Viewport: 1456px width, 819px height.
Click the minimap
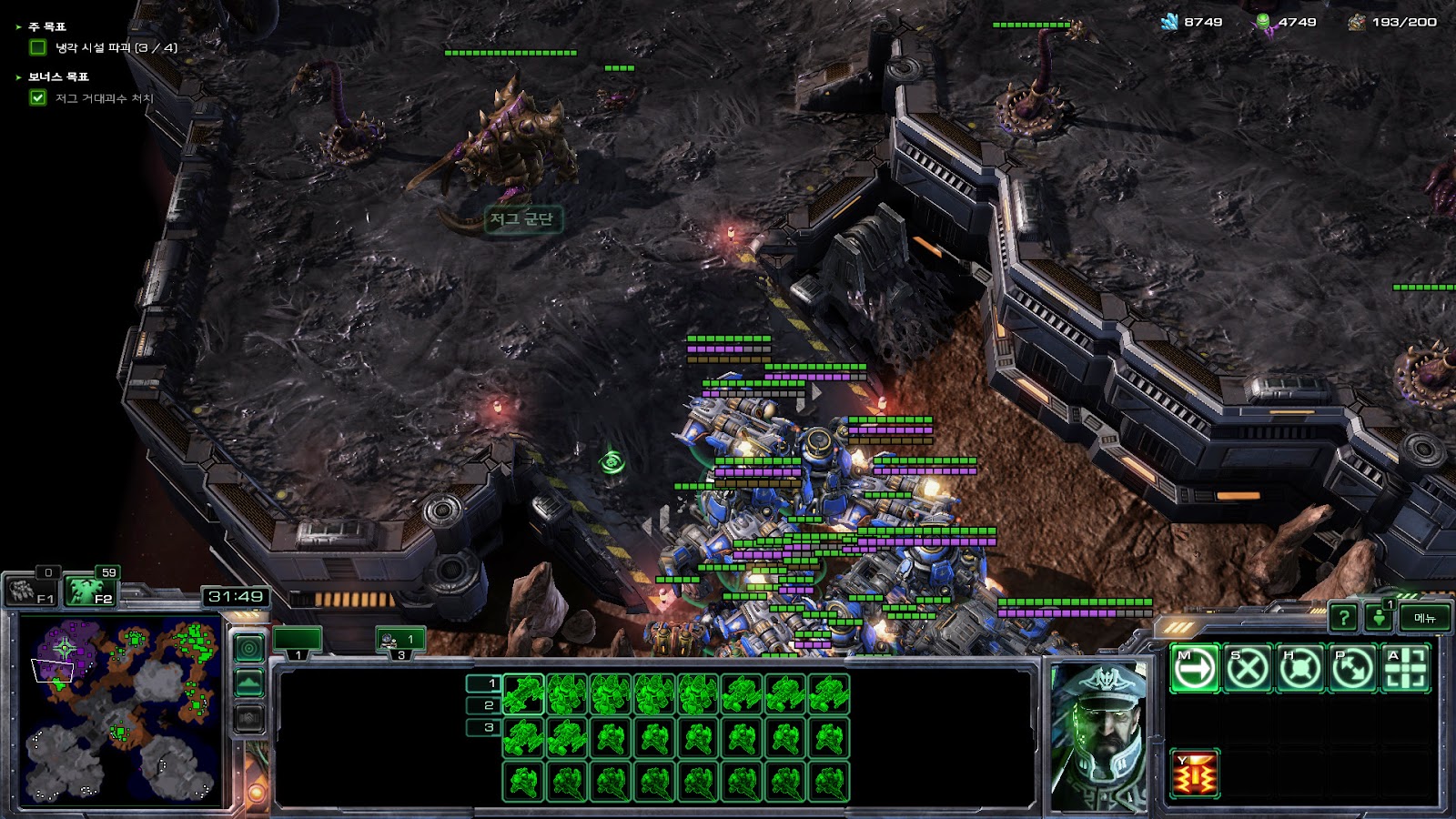coord(120,709)
